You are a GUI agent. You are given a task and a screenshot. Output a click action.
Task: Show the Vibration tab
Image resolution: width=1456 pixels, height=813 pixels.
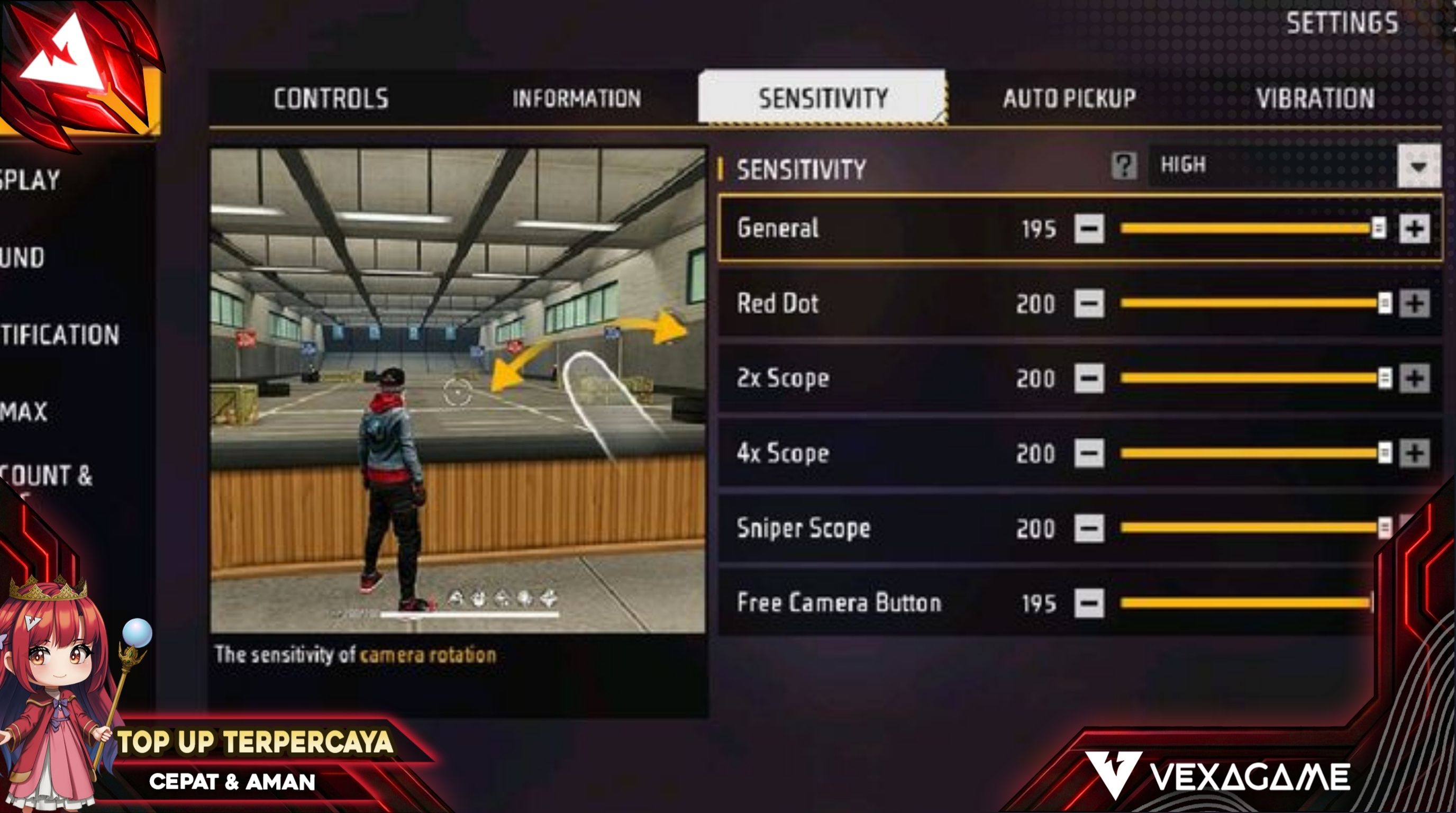[x=1315, y=98]
